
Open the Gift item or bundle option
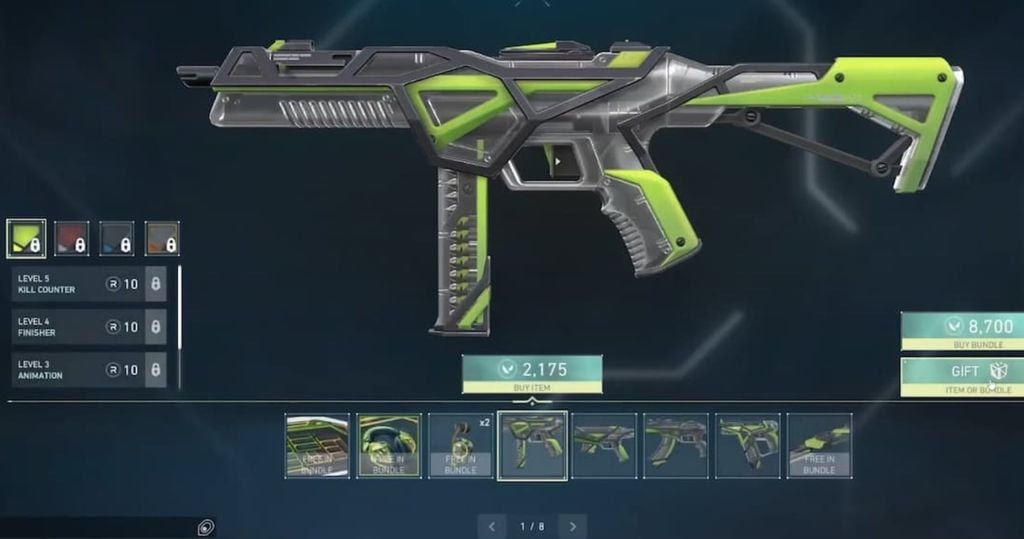pos(962,375)
